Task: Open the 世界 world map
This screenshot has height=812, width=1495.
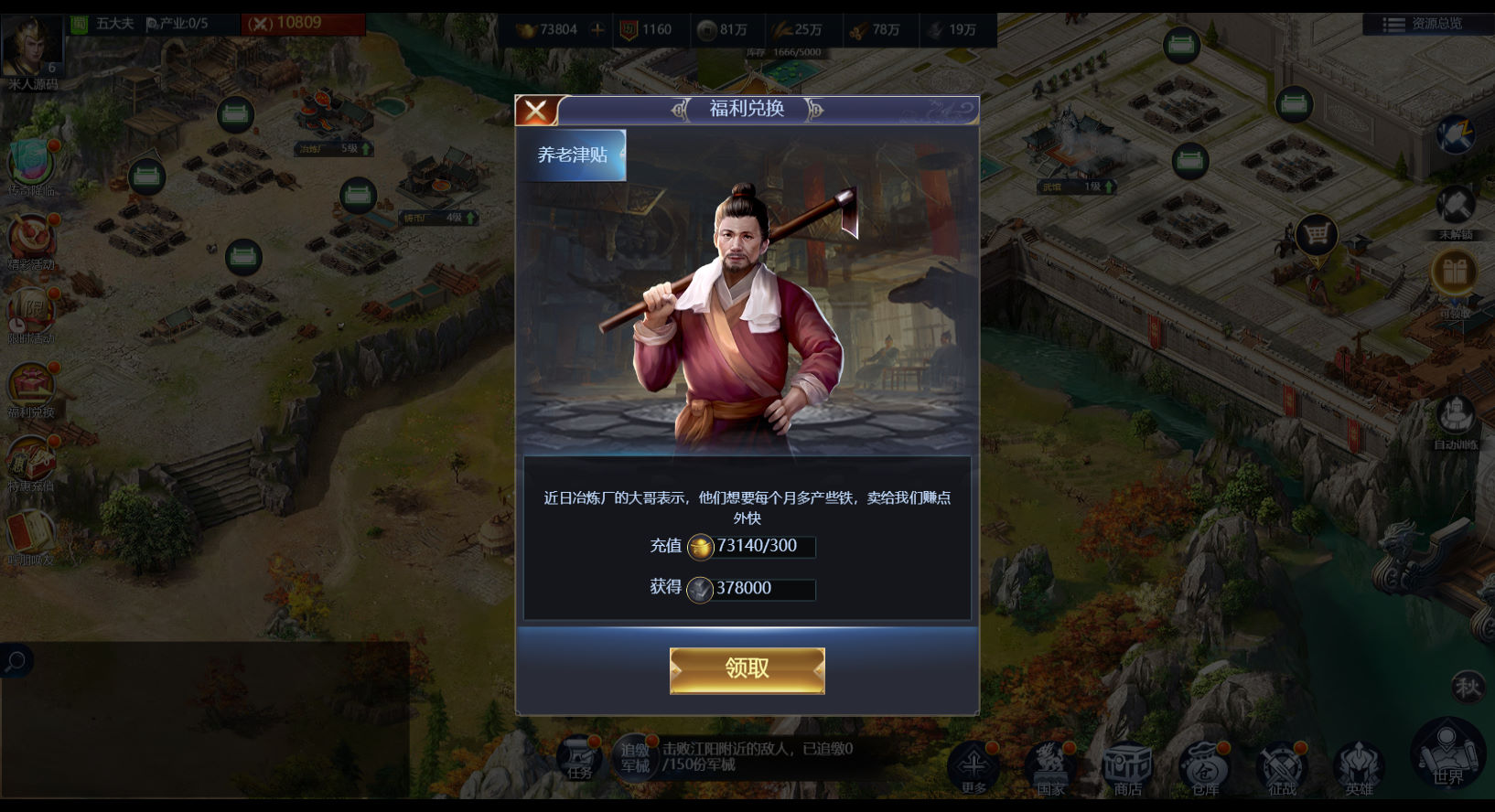Action: click(x=1448, y=754)
